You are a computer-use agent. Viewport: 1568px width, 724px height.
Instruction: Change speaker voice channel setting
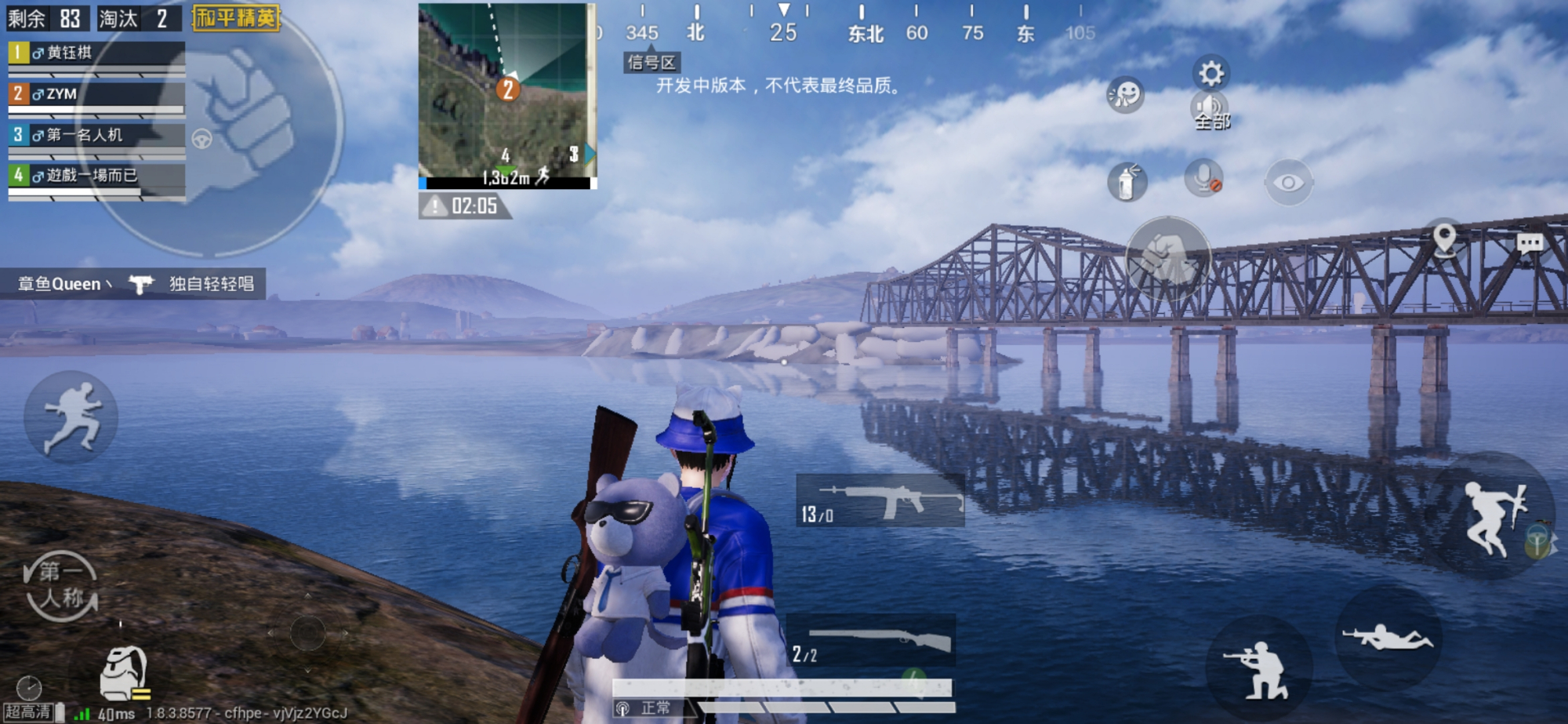[x=1210, y=111]
